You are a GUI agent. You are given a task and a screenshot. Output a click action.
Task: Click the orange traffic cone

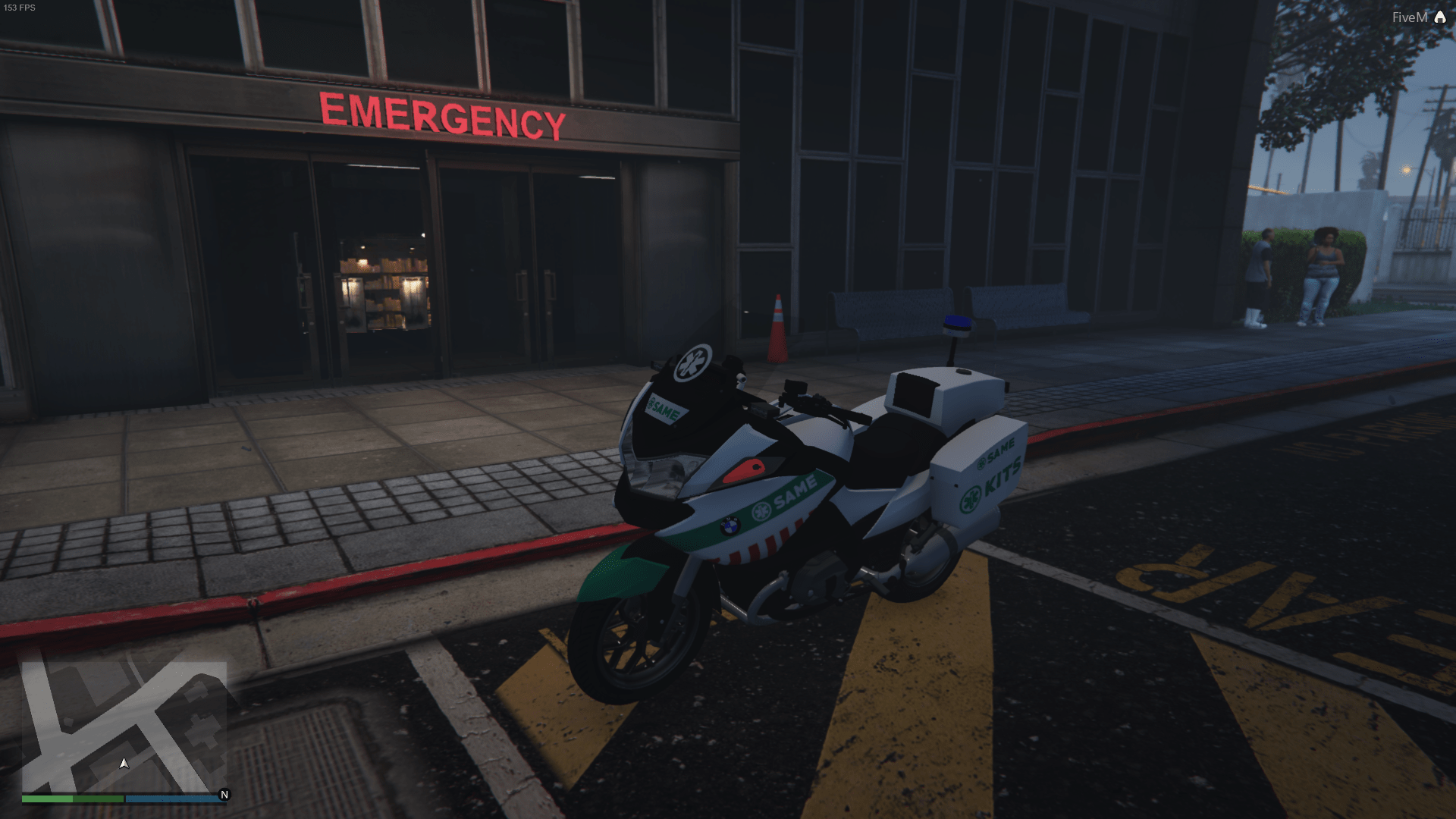click(778, 318)
